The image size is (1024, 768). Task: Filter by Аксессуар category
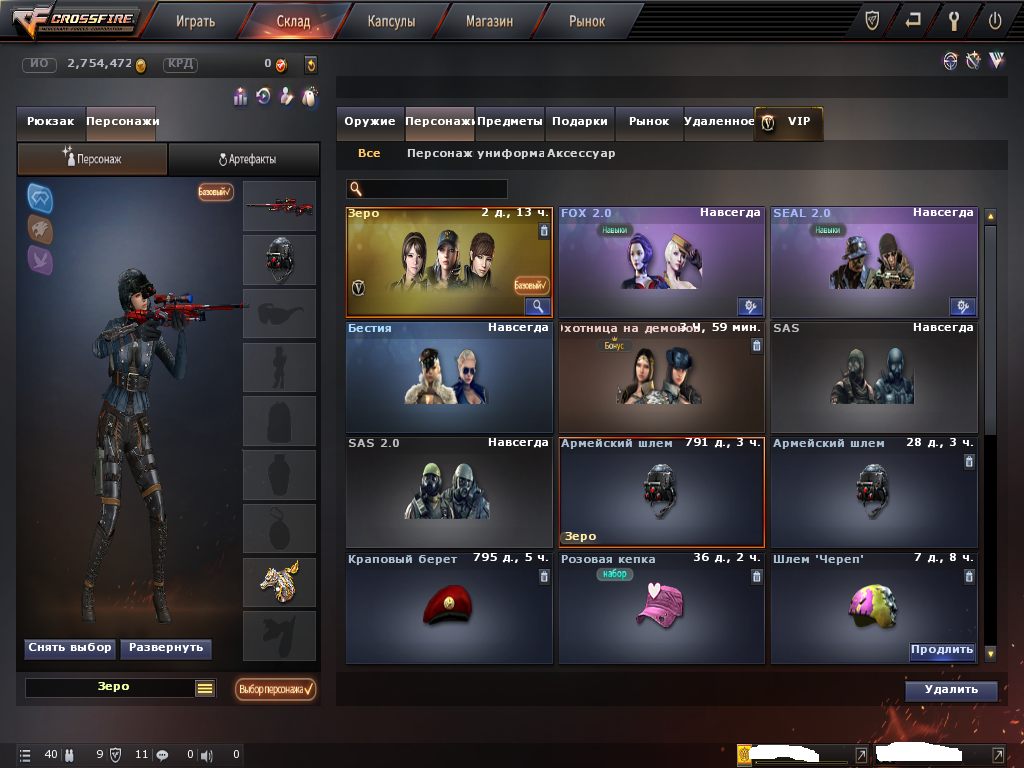tap(581, 154)
